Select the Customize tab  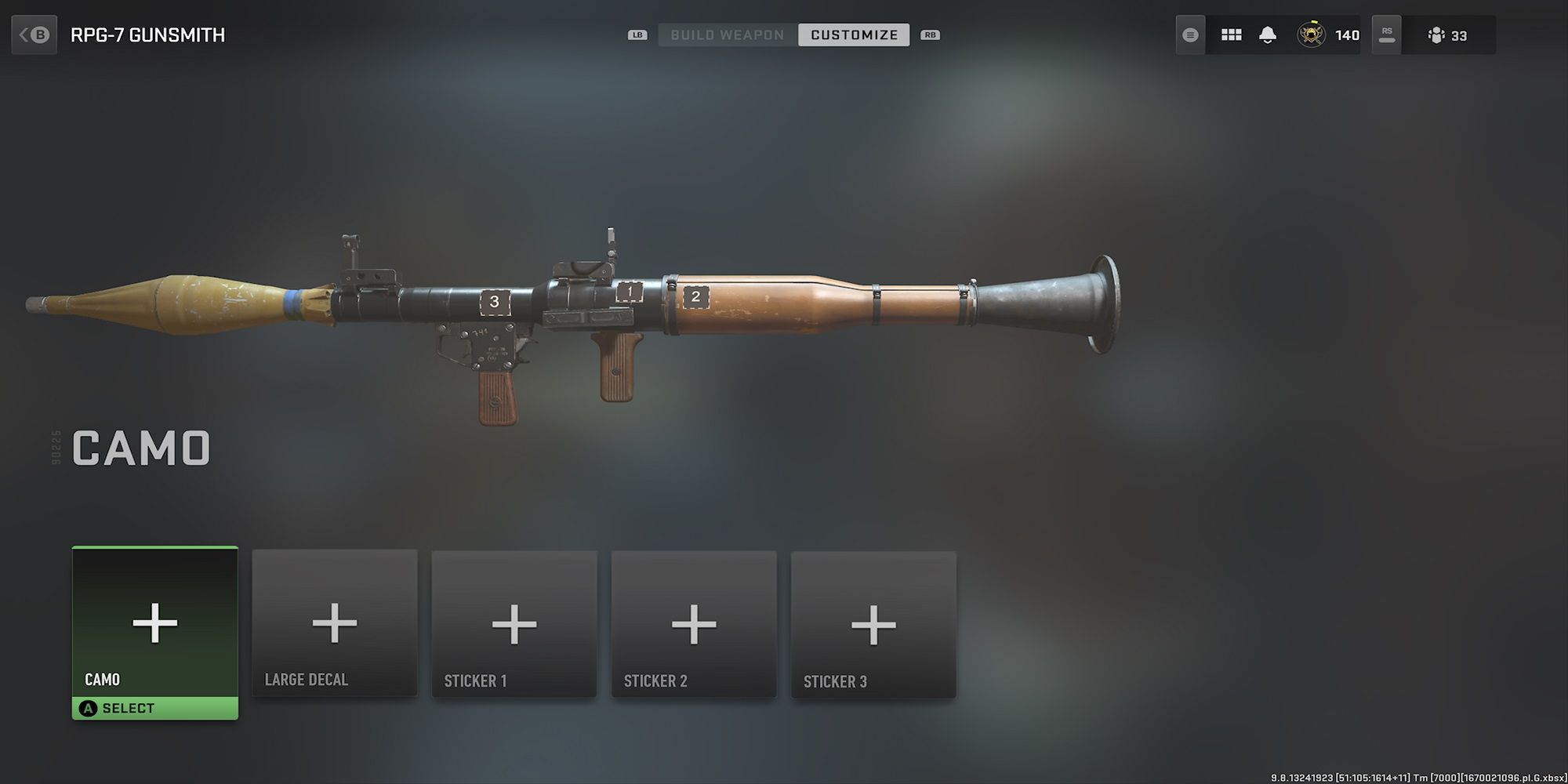pyautogui.click(x=854, y=34)
